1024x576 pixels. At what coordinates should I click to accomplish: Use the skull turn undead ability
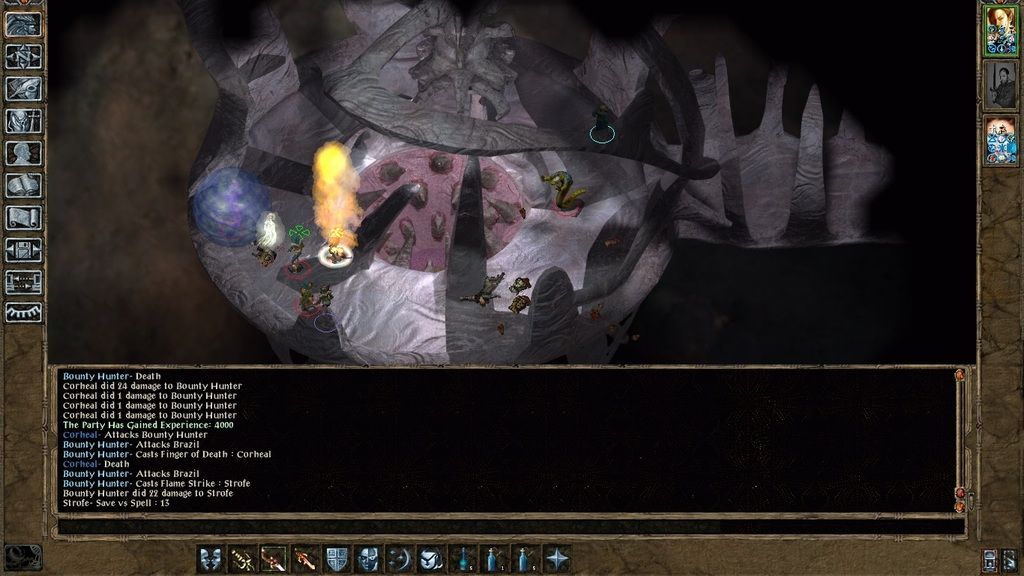[x=368, y=559]
